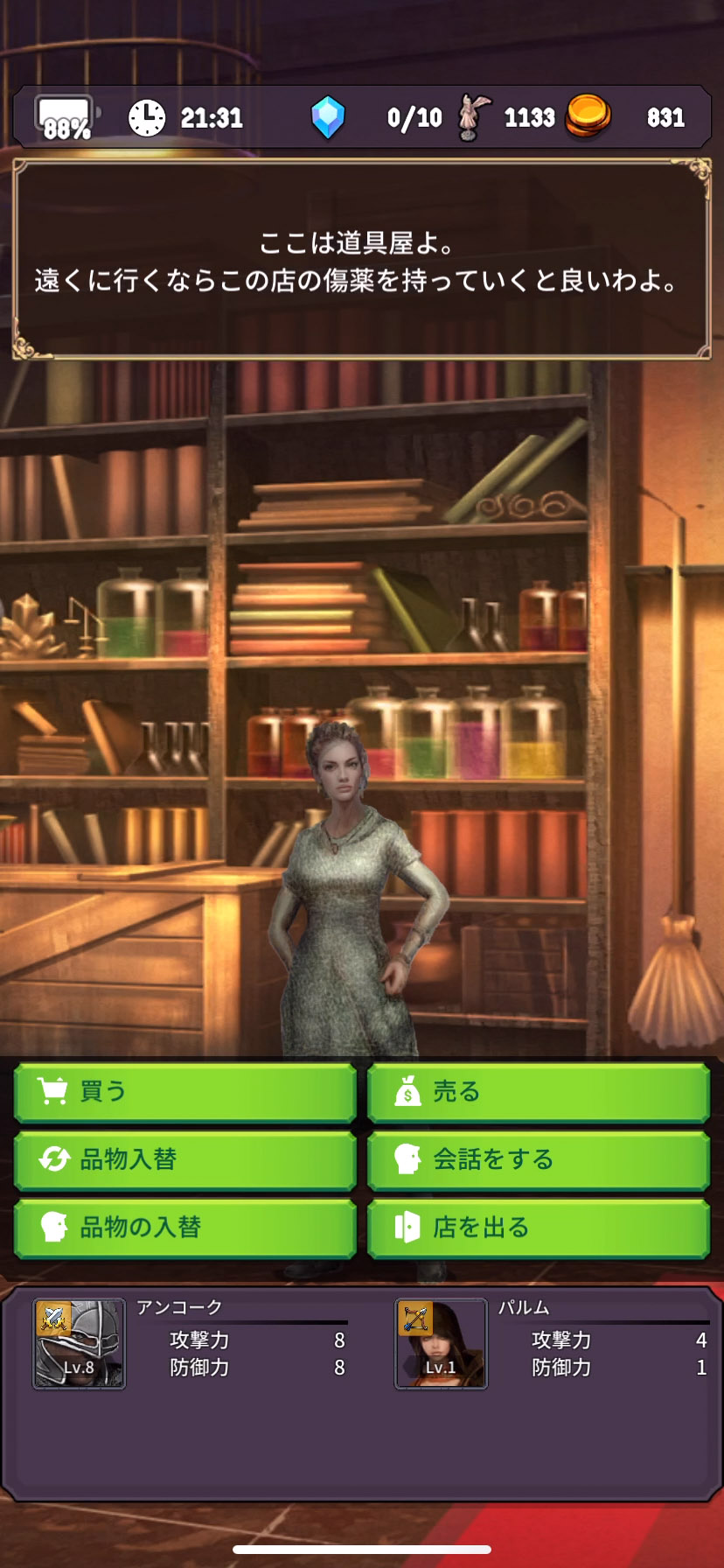
Task: Leave the shop via 店を出る
Action: click(x=538, y=1228)
